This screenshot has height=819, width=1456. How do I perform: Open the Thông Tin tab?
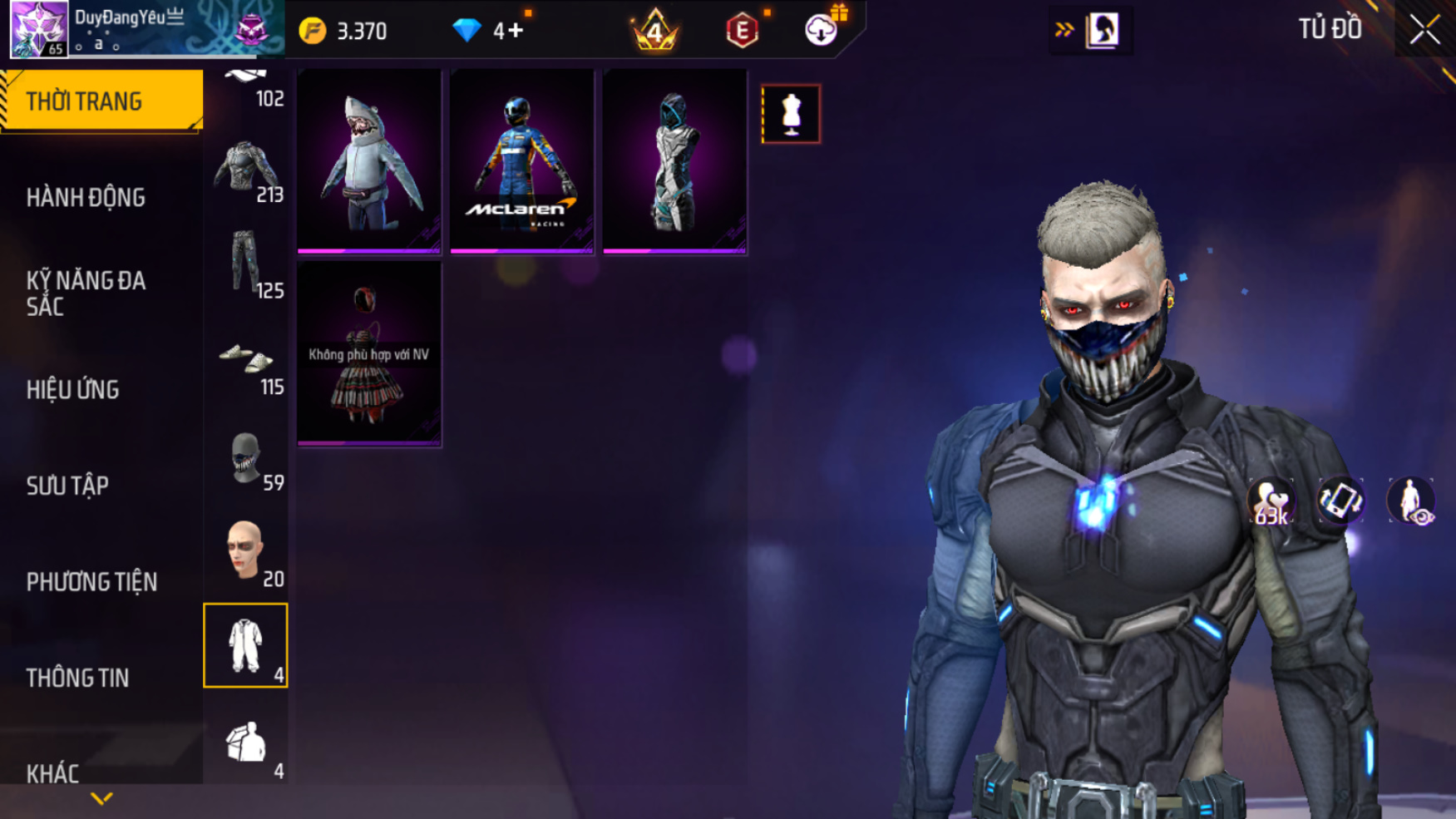coord(77,678)
